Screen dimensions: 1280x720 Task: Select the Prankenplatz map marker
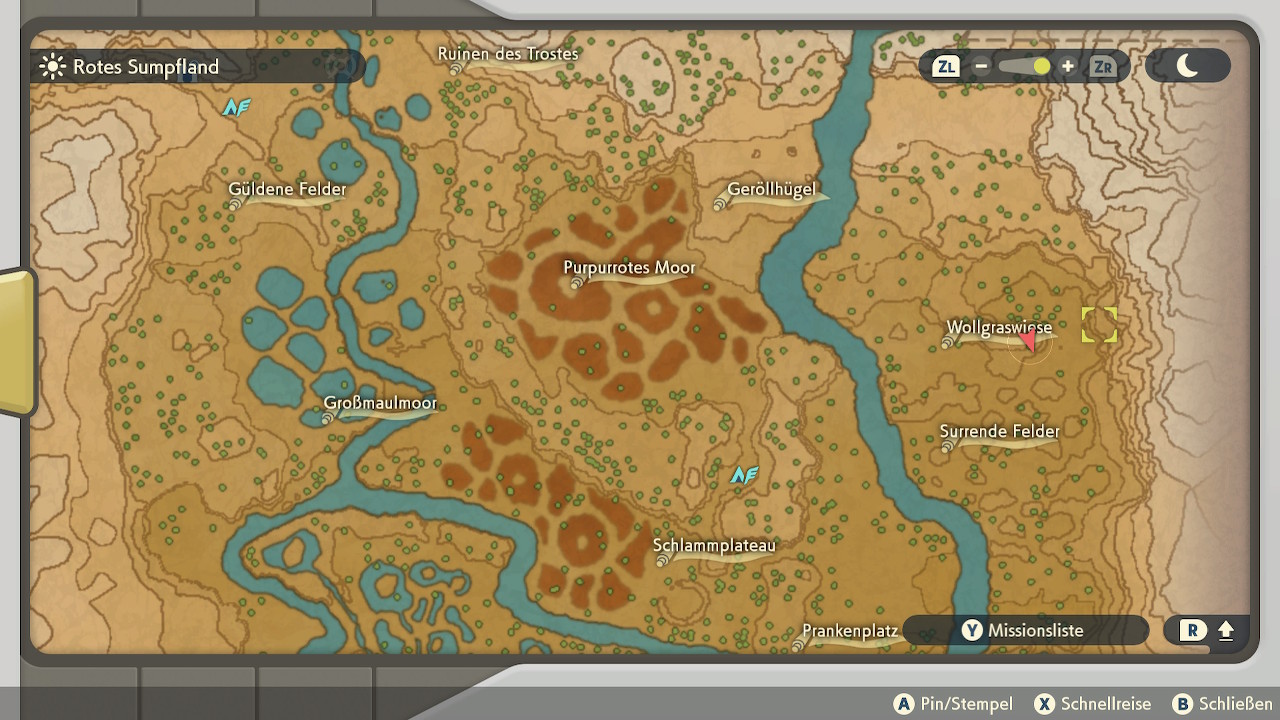point(850,632)
